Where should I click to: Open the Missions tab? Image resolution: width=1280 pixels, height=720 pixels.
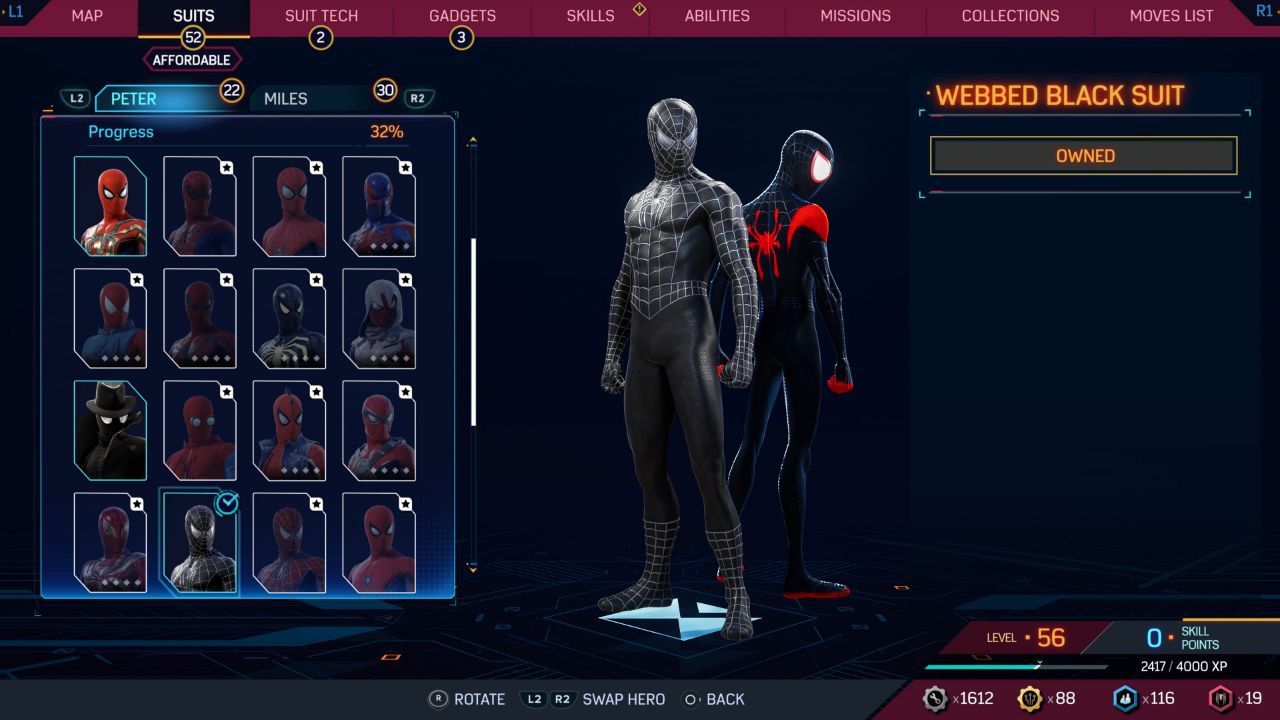click(855, 16)
